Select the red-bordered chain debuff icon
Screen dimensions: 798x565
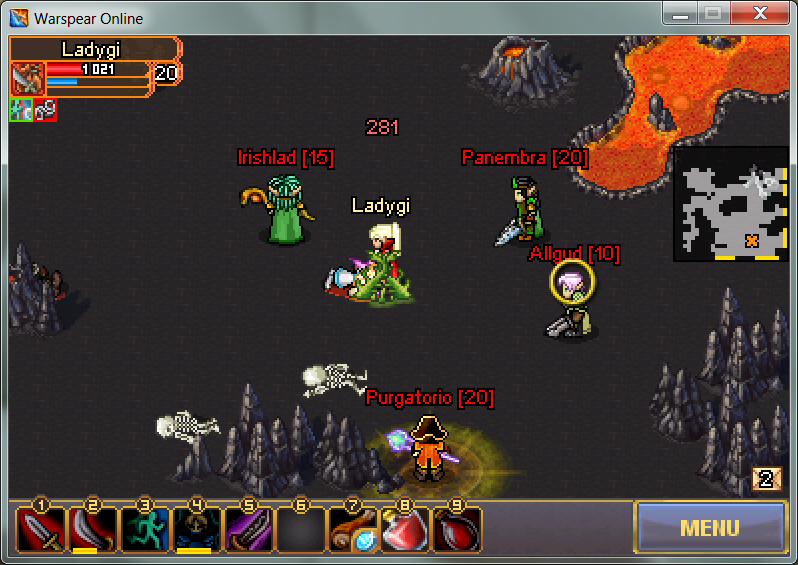click(45, 110)
